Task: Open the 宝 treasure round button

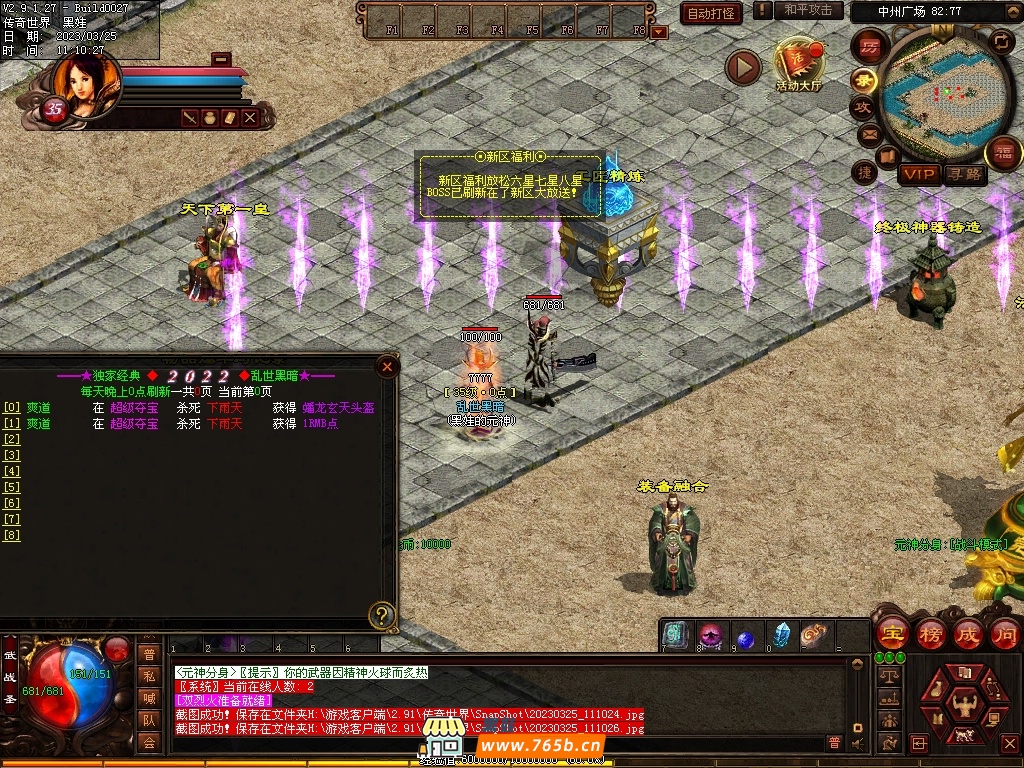Action: tap(891, 633)
